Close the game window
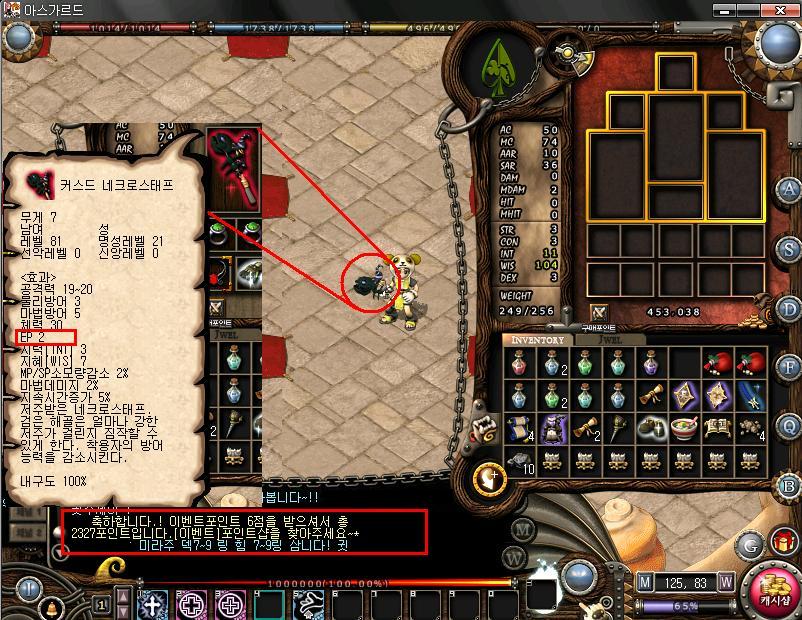The image size is (802, 620). coord(783,9)
